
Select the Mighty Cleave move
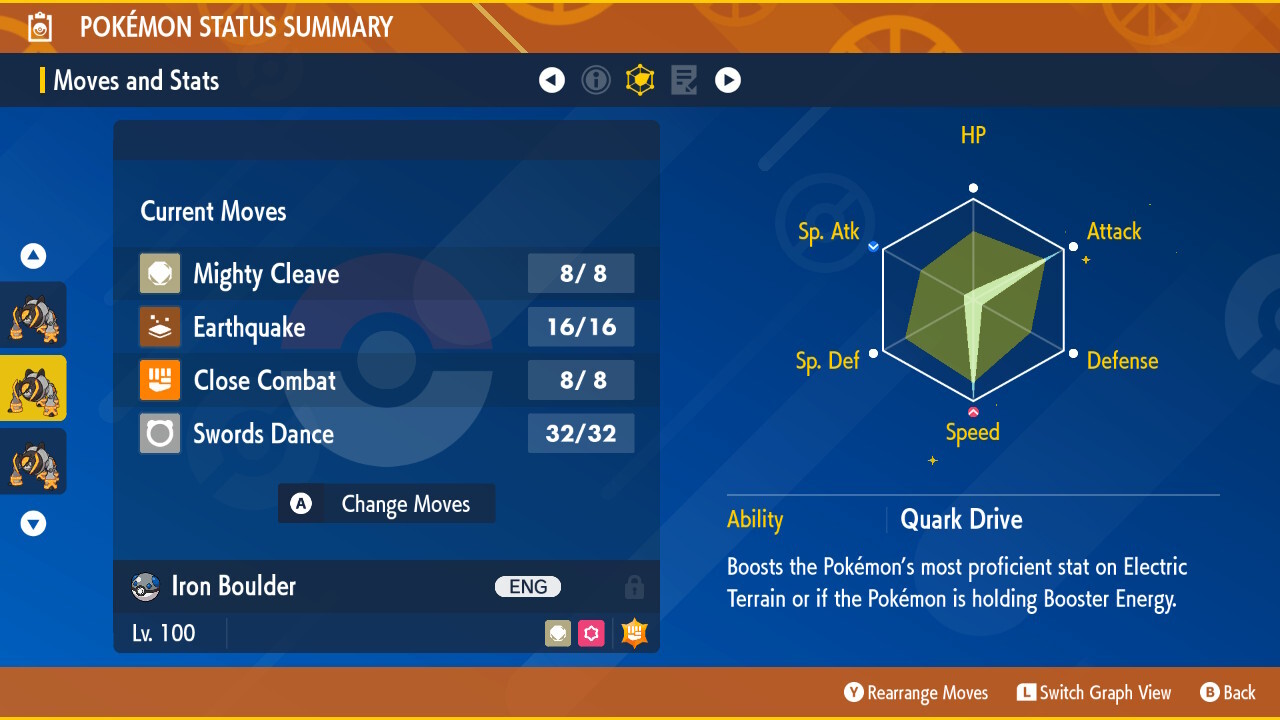pyautogui.click(x=386, y=274)
